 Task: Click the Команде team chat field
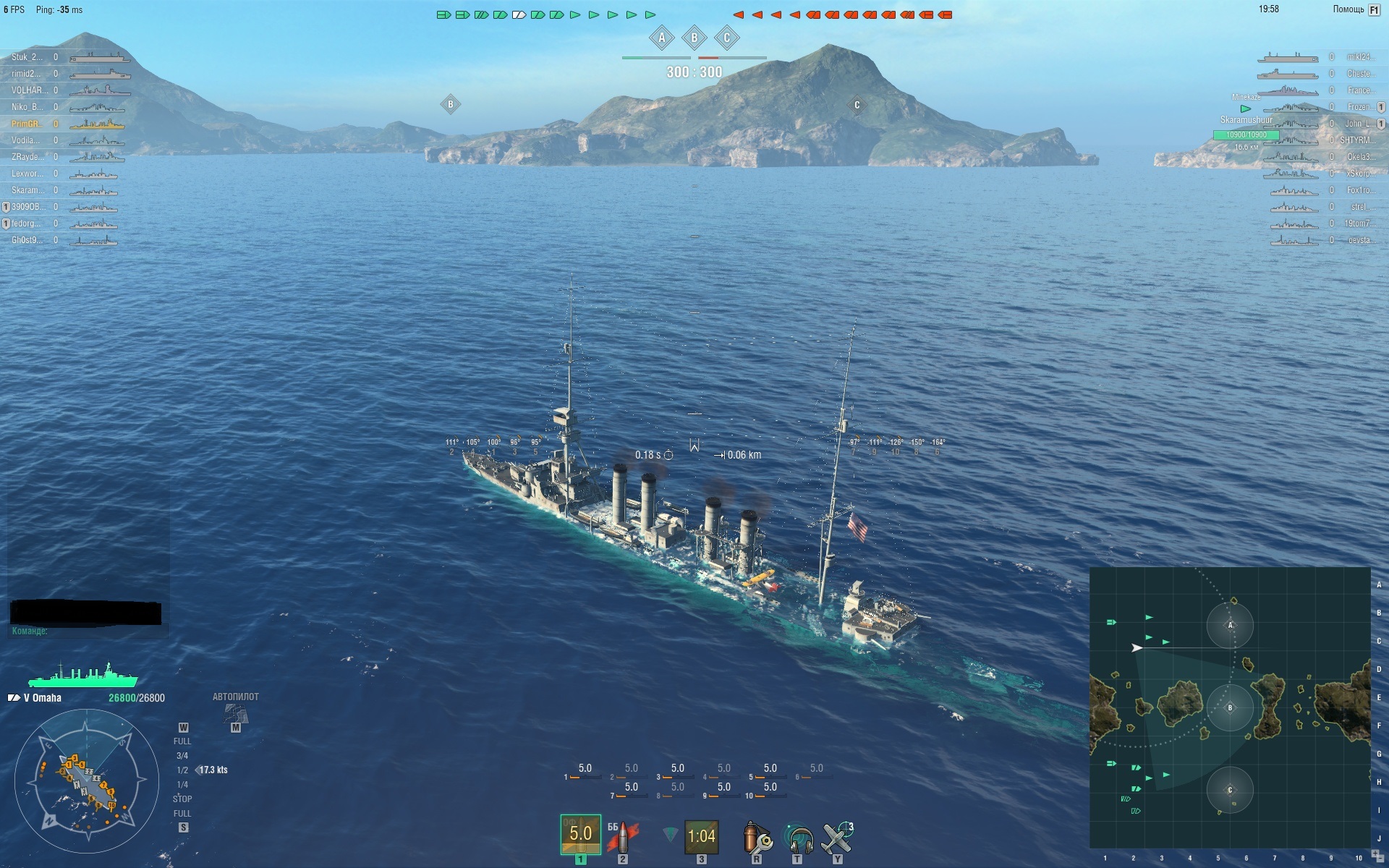(x=87, y=631)
